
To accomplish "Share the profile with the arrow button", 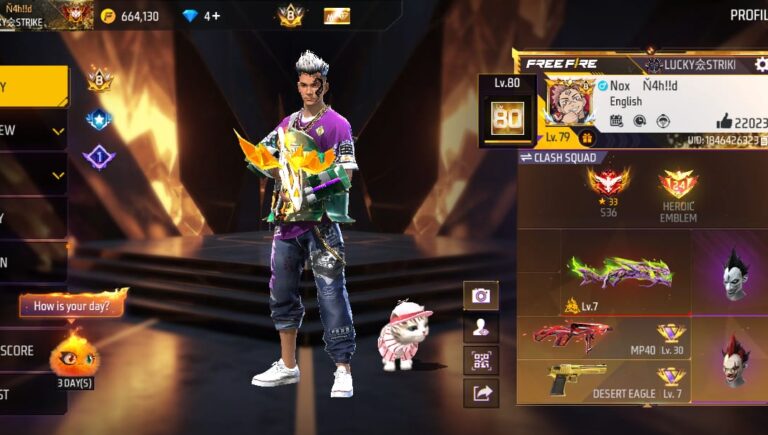I will (x=481, y=393).
